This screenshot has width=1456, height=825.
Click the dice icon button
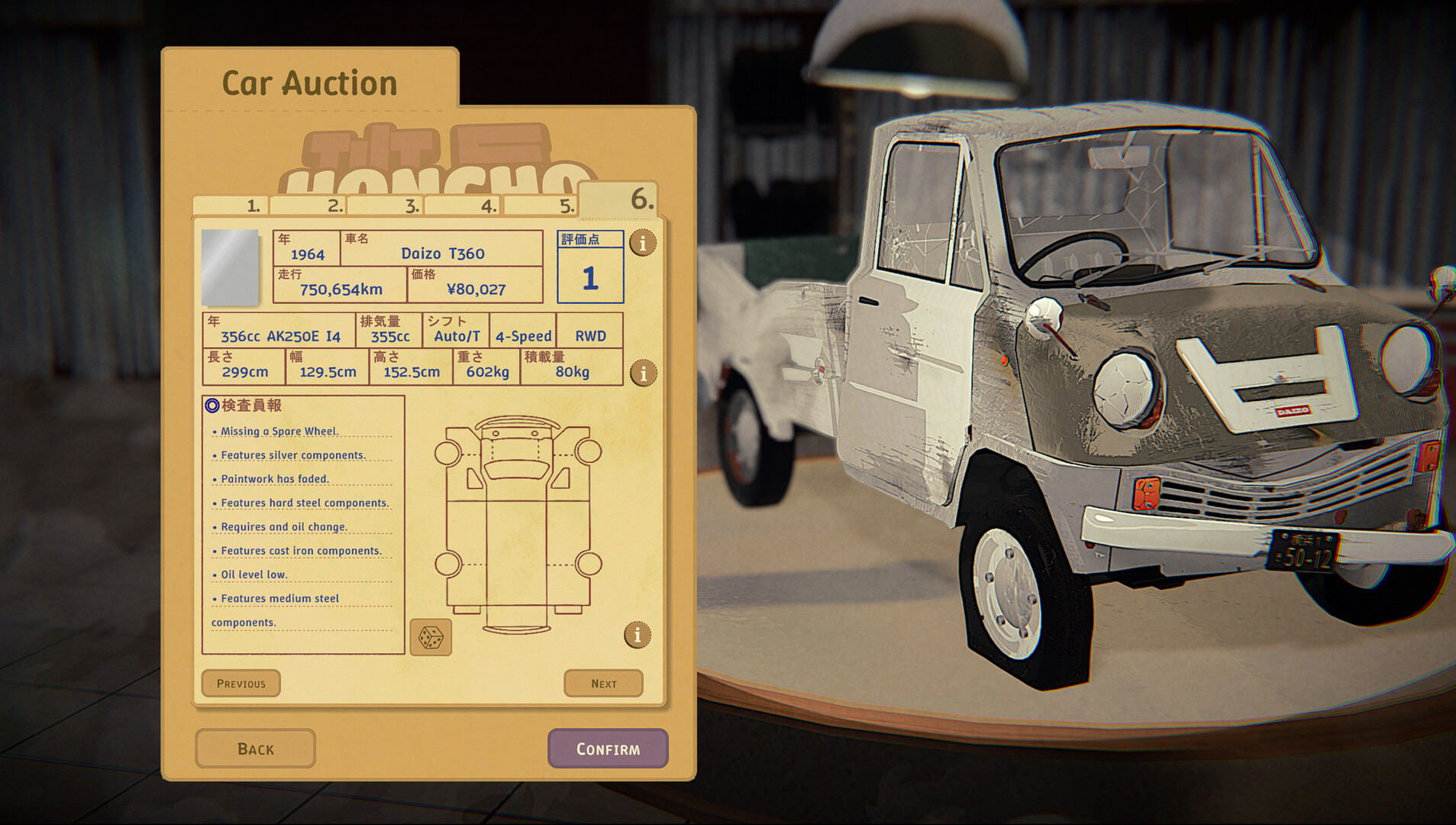point(431,637)
